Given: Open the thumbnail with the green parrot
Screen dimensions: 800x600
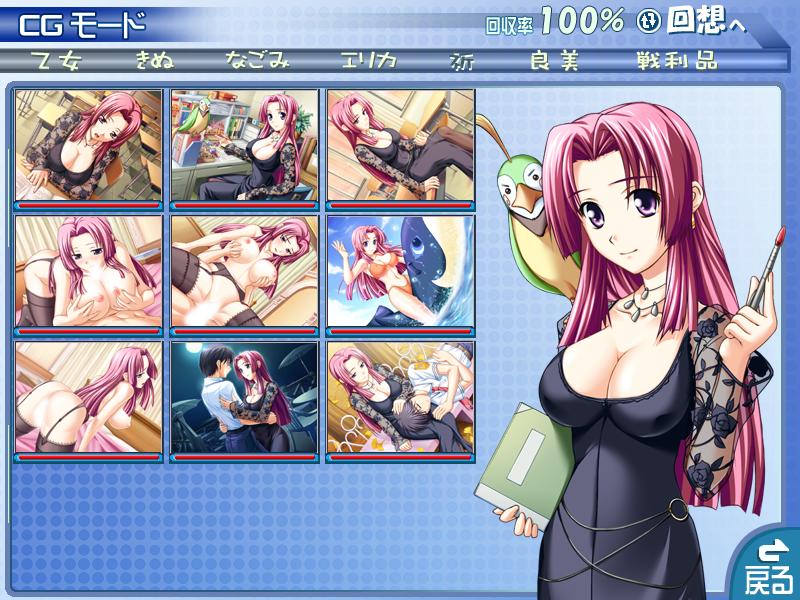Looking at the screenshot, I should point(245,148).
